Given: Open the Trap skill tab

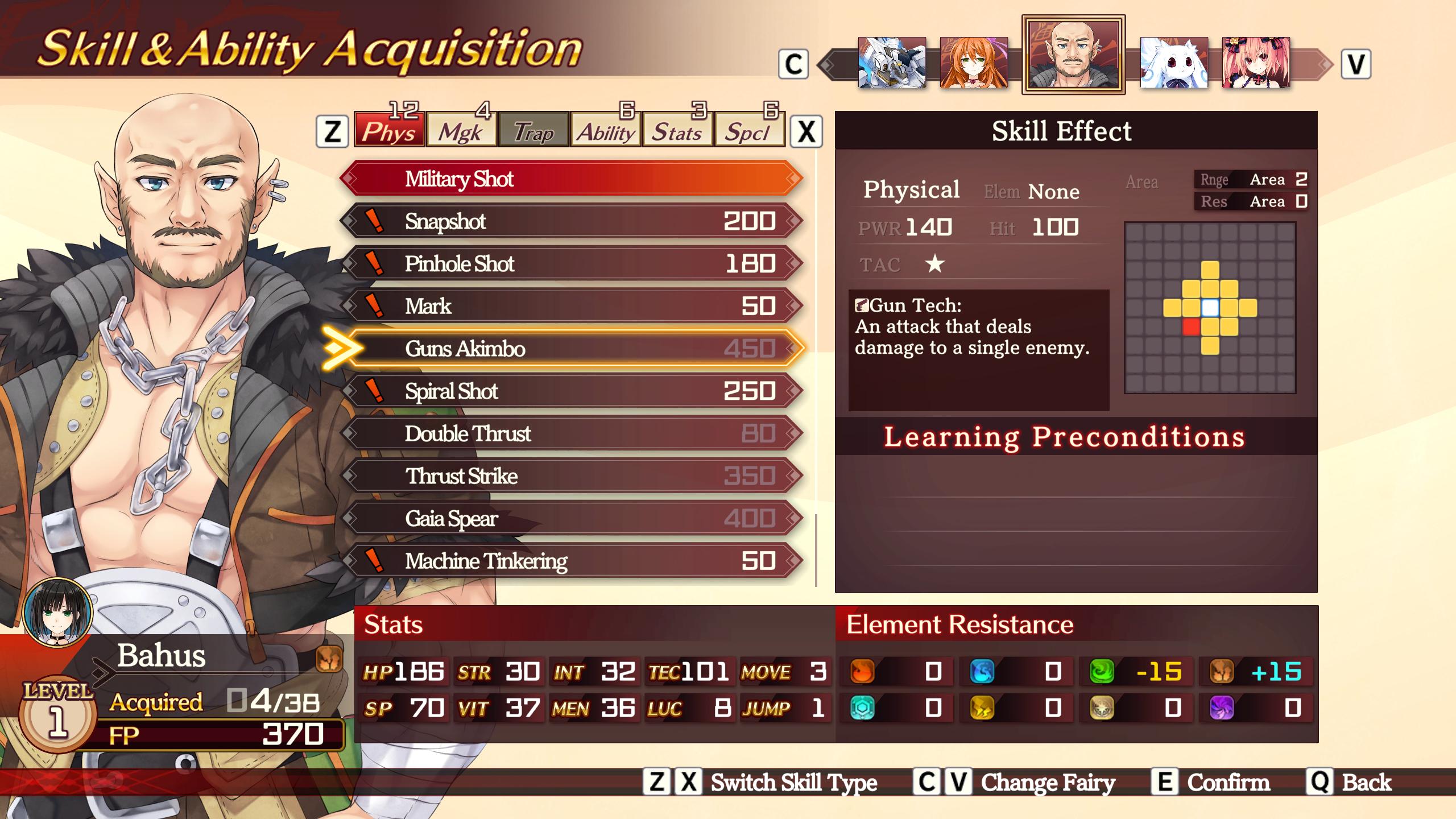Looking at the screenshot, I should tap(533, 131).
